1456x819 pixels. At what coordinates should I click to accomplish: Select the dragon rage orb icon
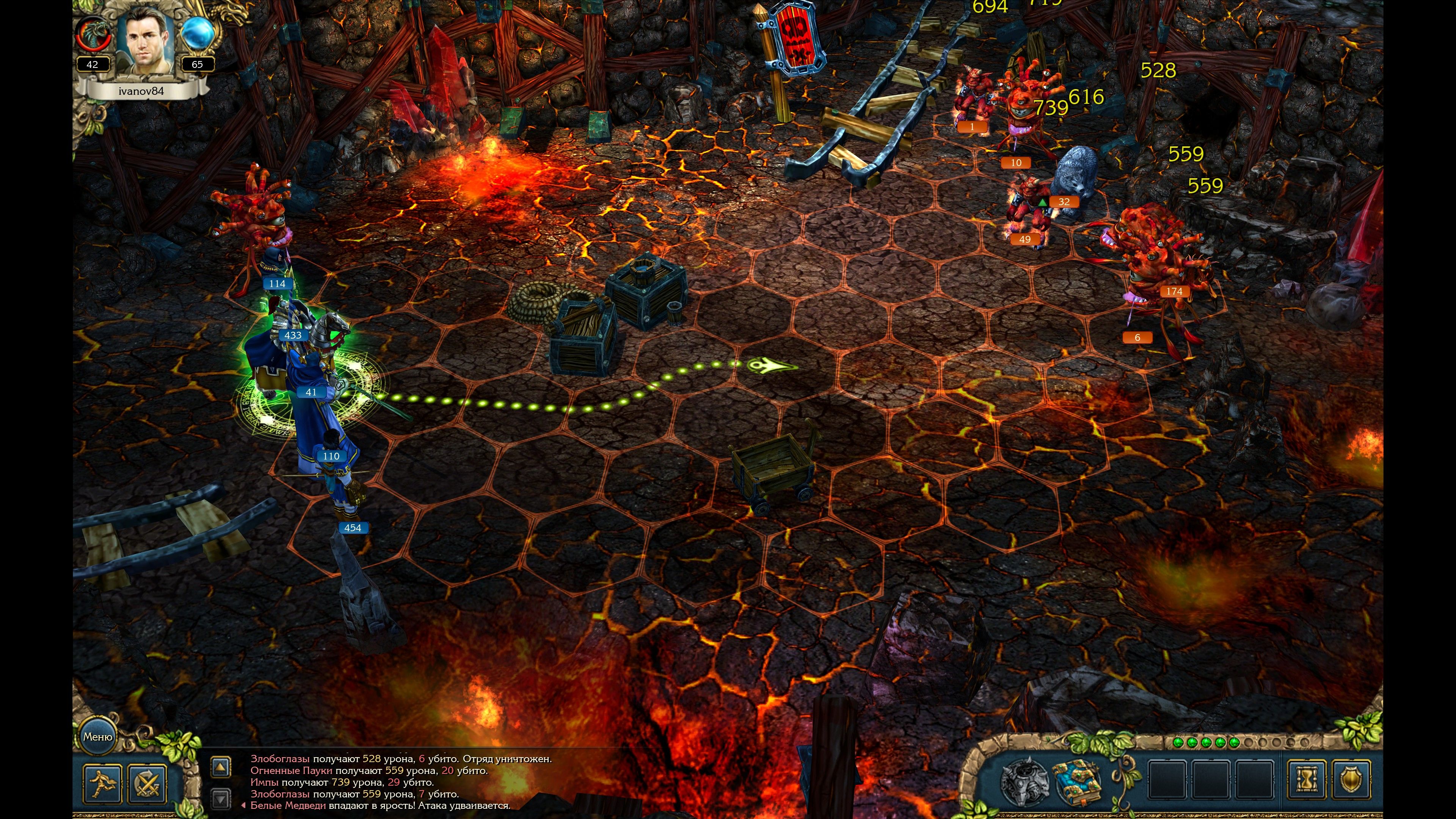point(92,34)
